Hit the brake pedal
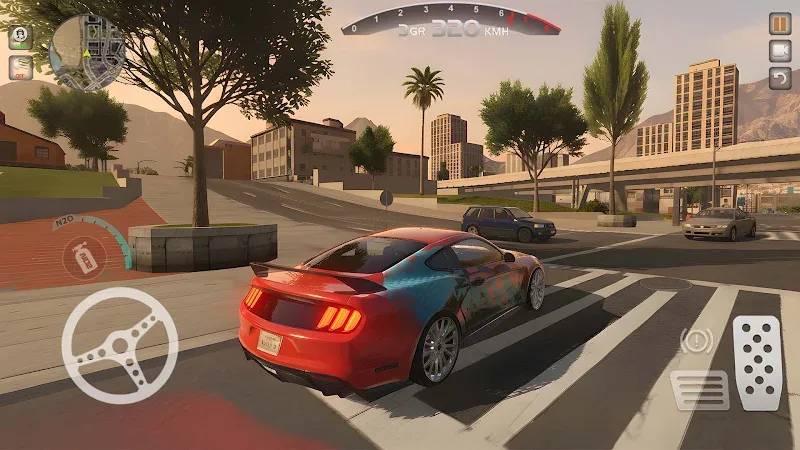Screen dimensions: 800x450 click(700, 389)
